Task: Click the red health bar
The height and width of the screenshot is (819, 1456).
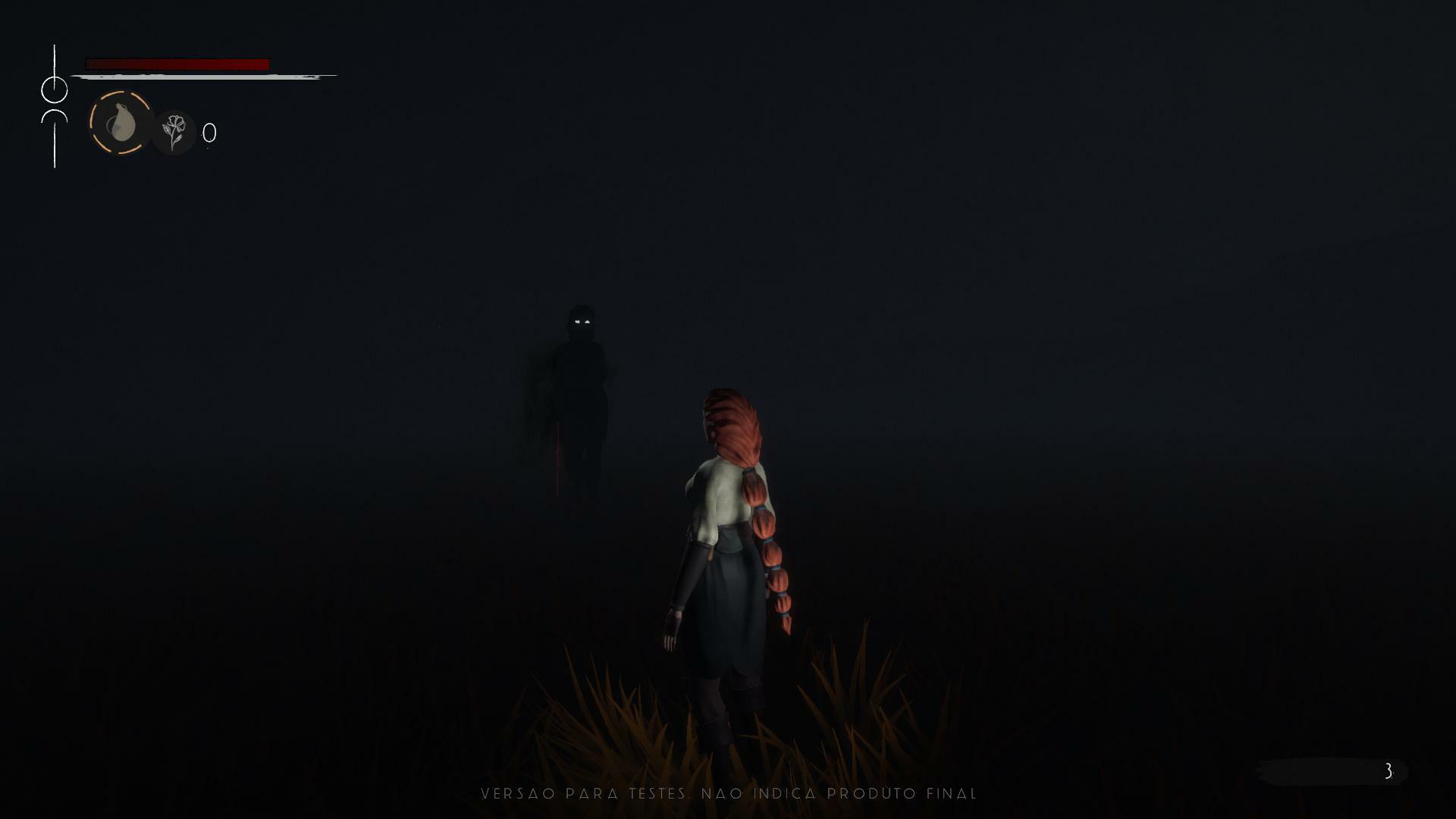Action: (x=180, y=62)
